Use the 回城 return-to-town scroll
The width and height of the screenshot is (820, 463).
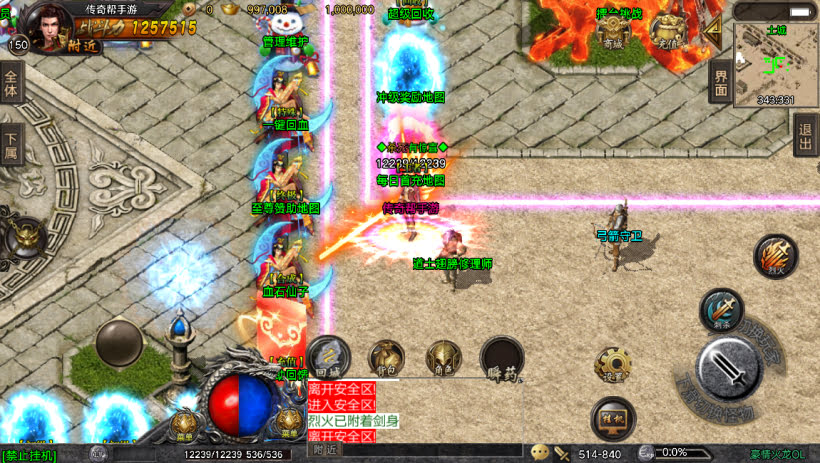[327, 356]
